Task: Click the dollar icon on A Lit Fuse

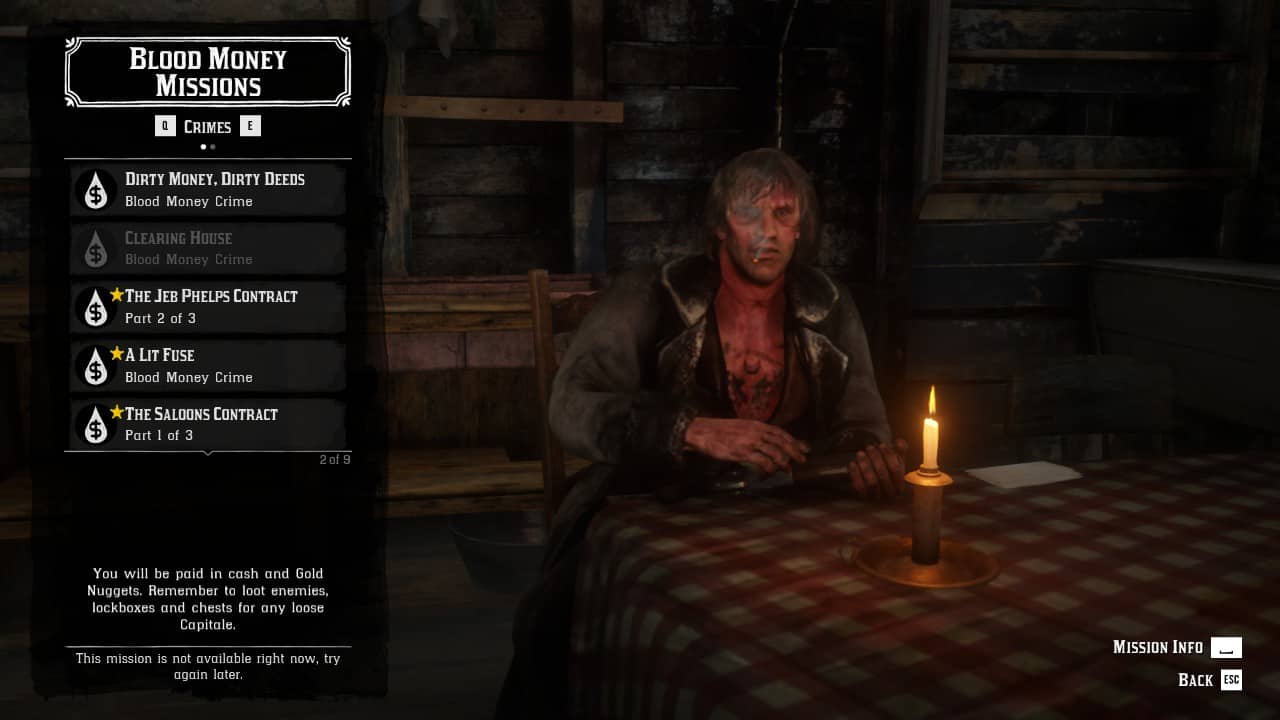Action: coord(94,366)
